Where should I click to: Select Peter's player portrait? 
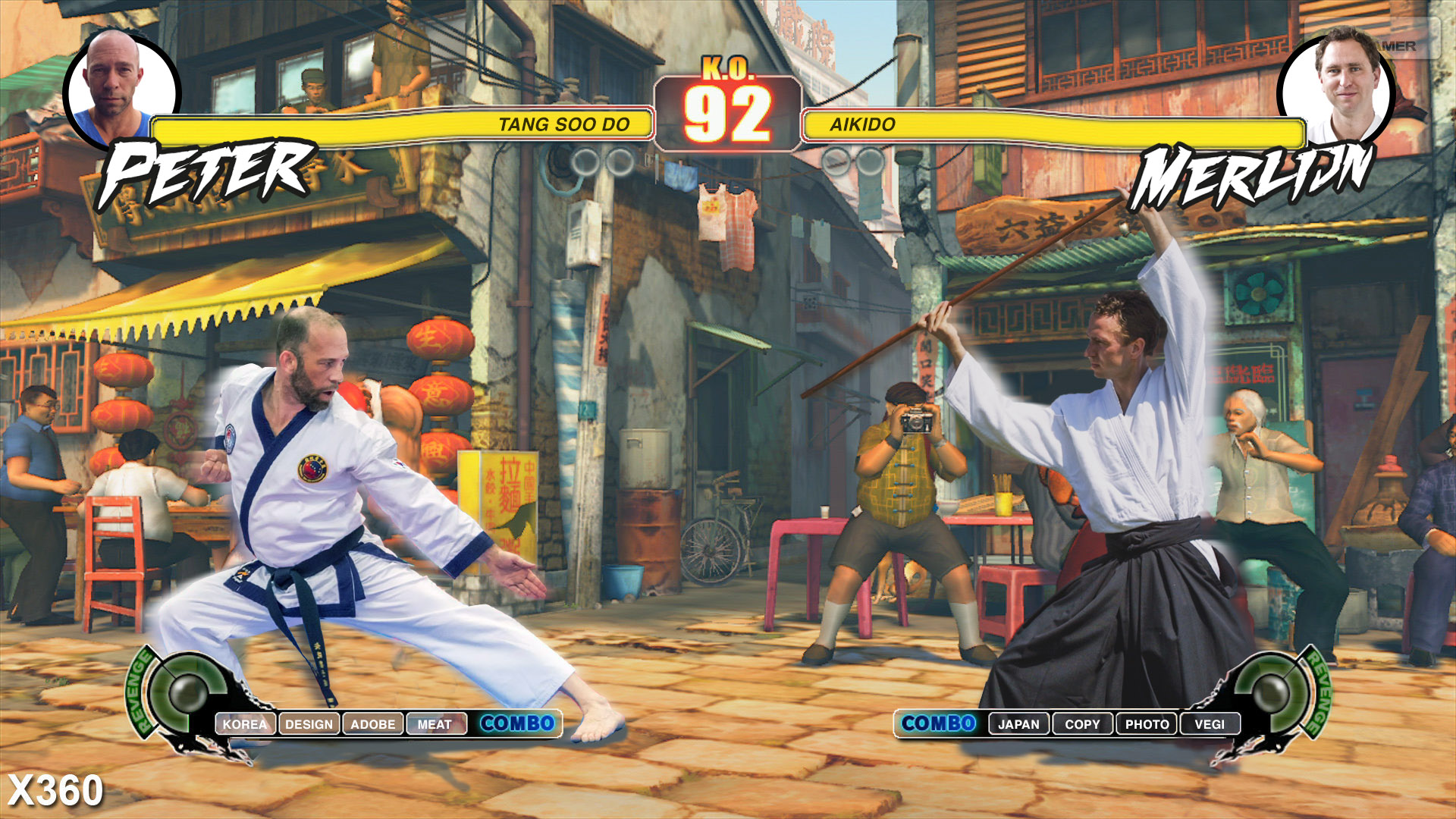[121, 87]
